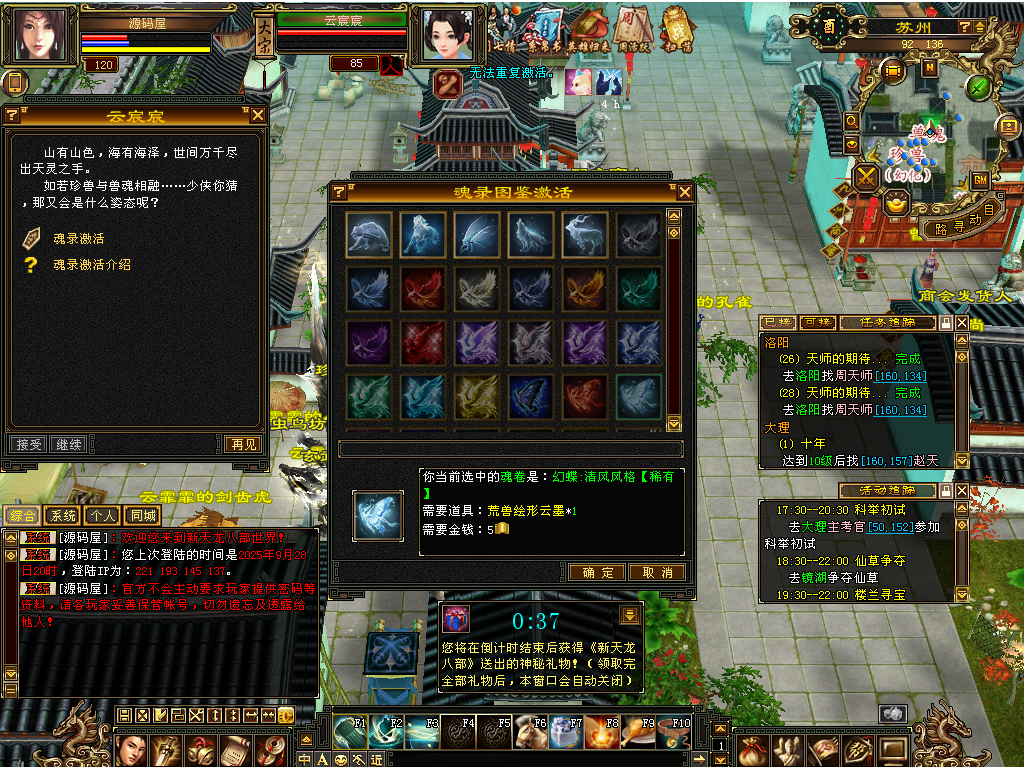Confirm activation with the 确定 button
The image size is (1025, 767).
(x=598, y=572)
